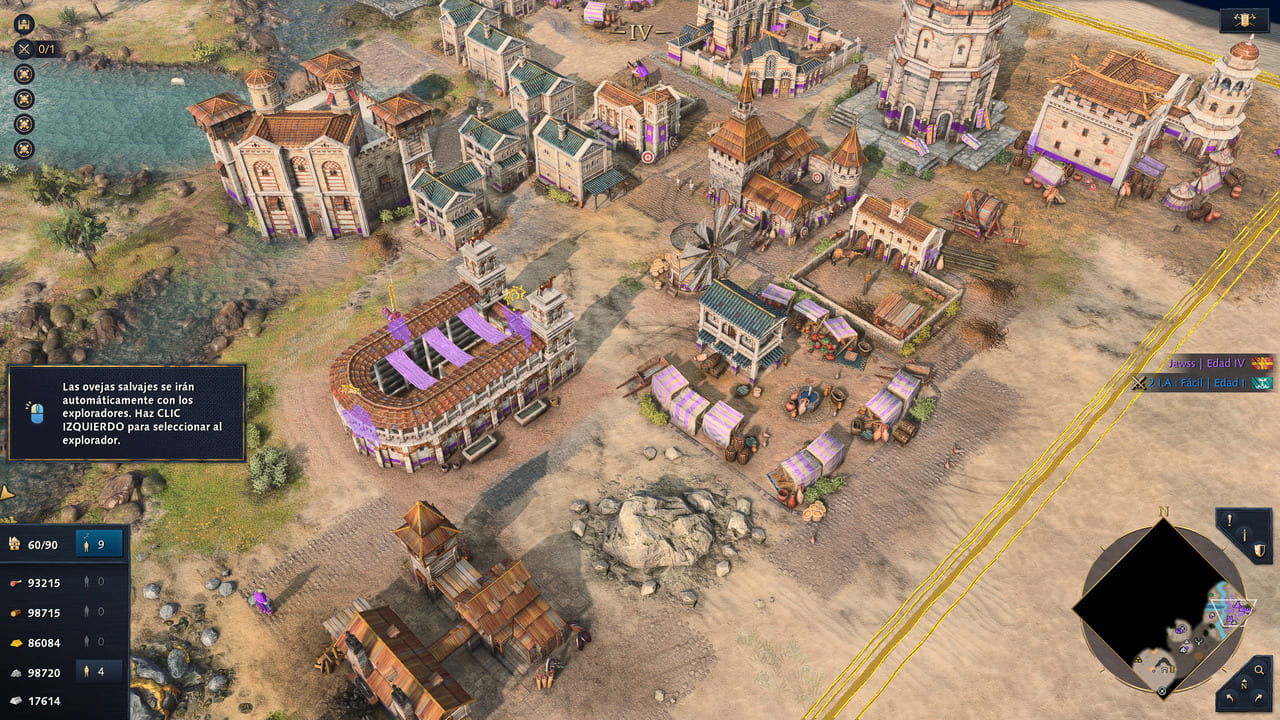Rotate the camera with the left arrow button
Image resolution: width=1280 pixels, height=720 pixels.
tap(1231, 697)
